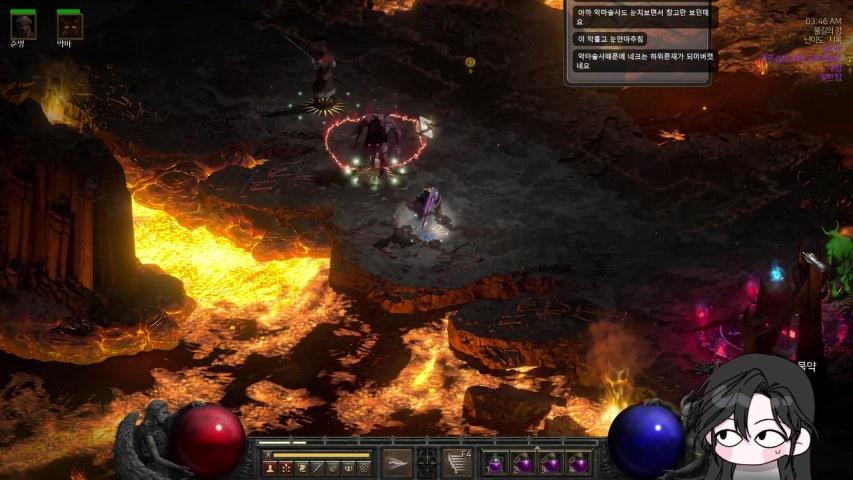This screenshot has width=853, height=480.
Task: Use the purple potion in belt slot 4
Action: click(578, 463)
